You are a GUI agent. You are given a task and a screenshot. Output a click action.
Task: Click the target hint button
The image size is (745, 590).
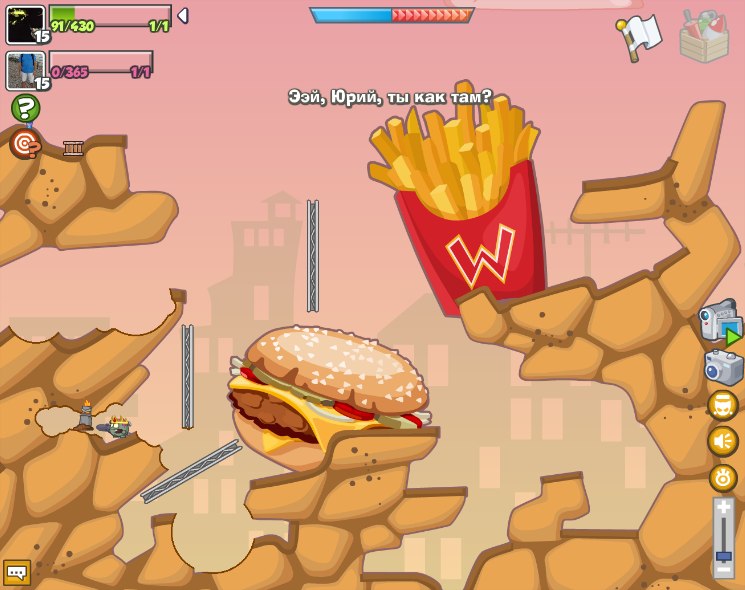[x=25, y=144]
